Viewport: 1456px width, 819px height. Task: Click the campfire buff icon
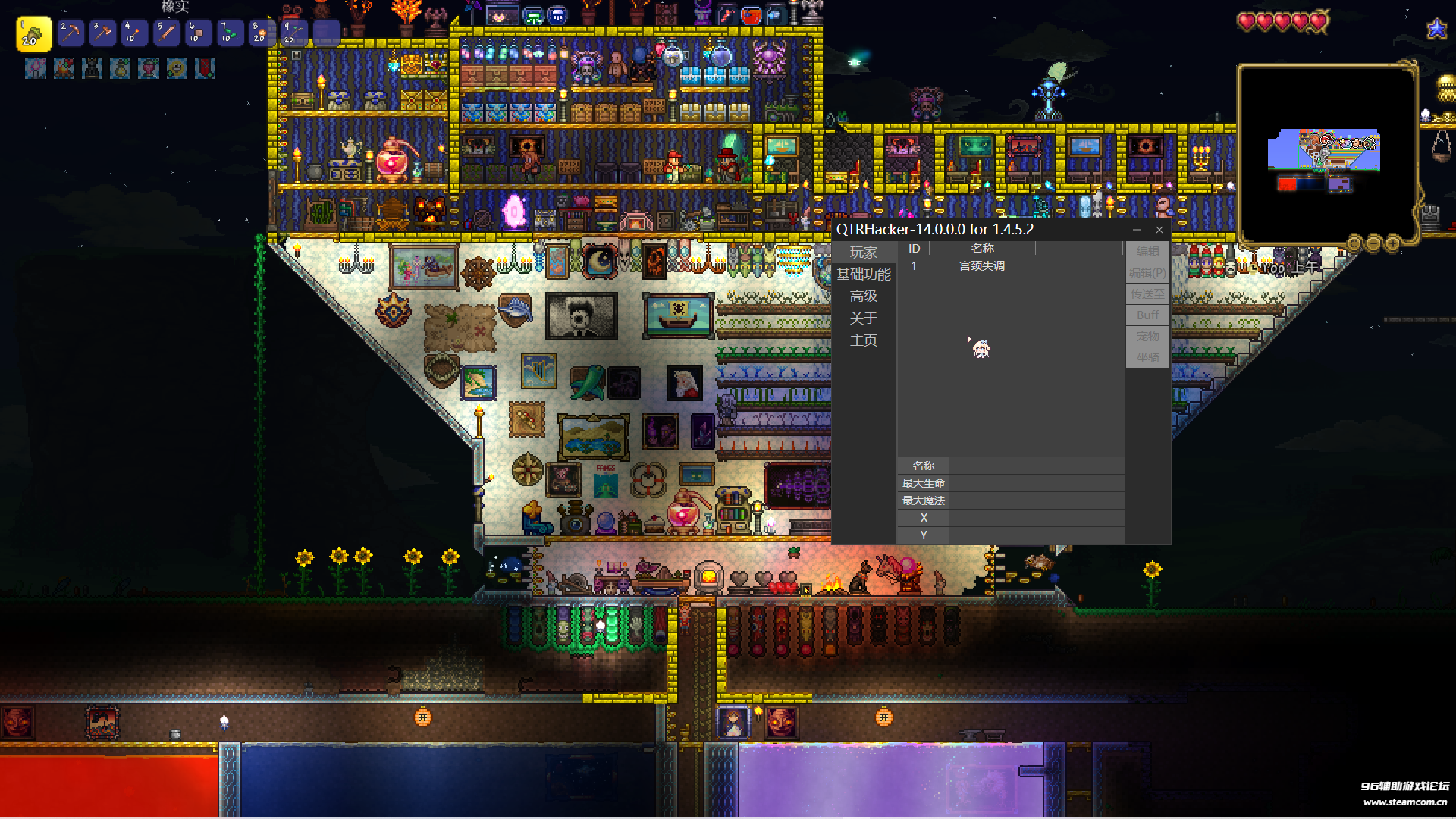[64, 69]
